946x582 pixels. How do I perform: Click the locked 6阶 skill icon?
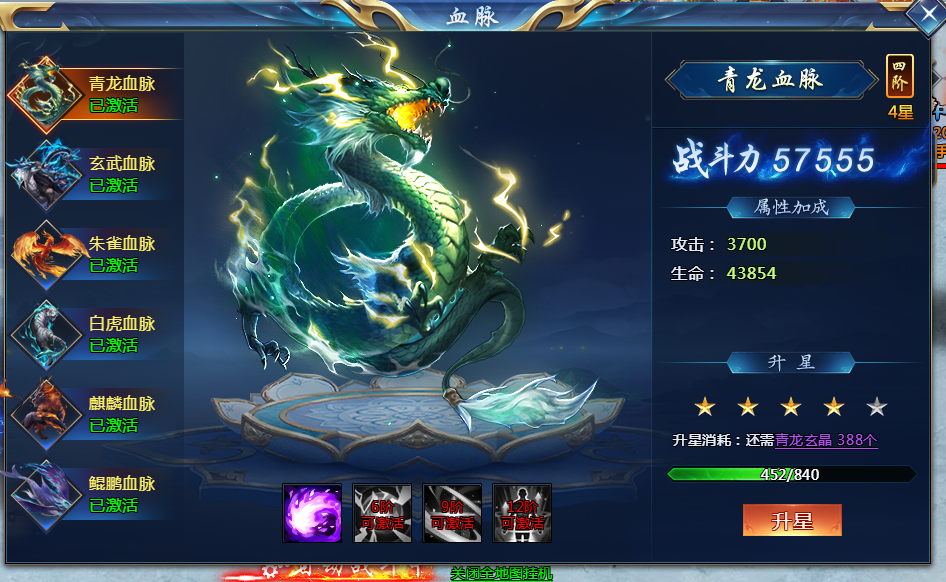[x=382, y=513]
